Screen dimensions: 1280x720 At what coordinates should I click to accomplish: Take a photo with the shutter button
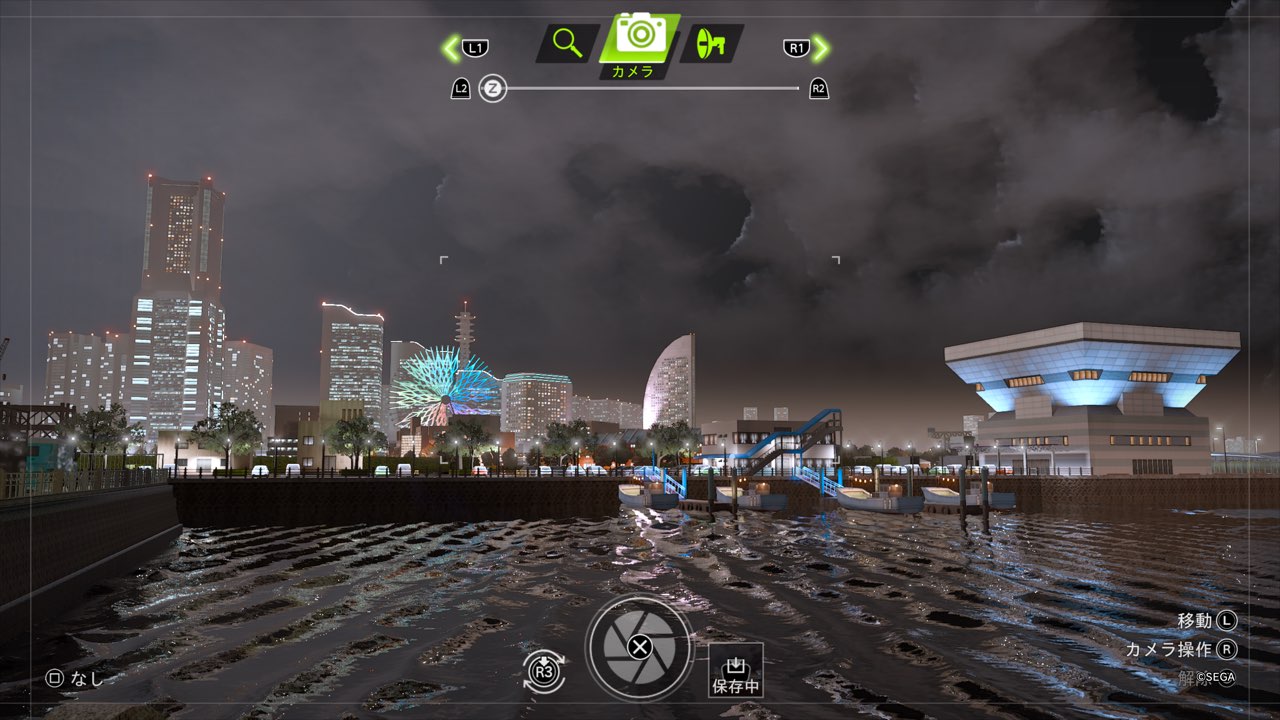[640, 648]
